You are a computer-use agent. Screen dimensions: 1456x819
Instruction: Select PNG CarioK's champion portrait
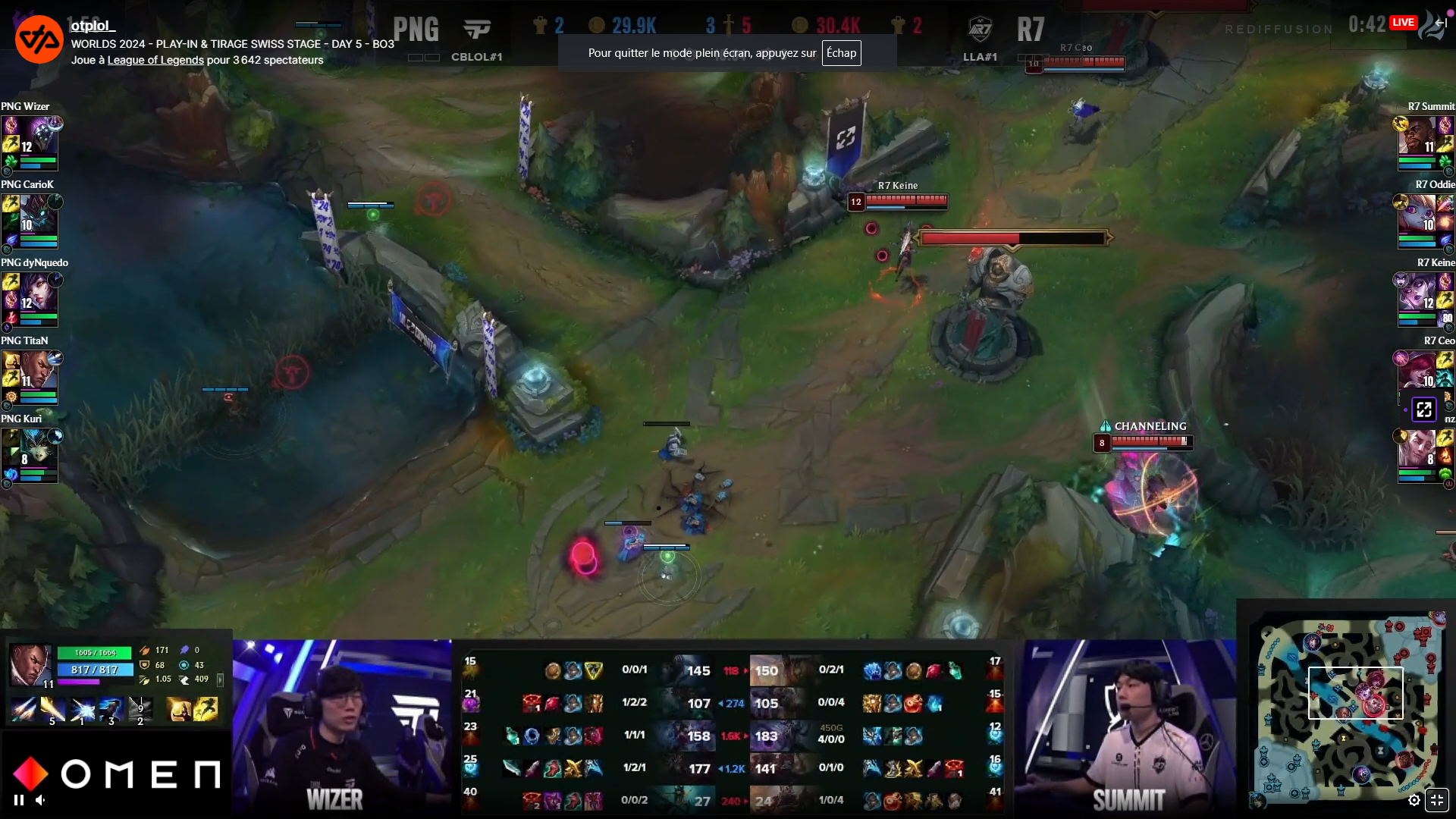click(x=39, y=215)
